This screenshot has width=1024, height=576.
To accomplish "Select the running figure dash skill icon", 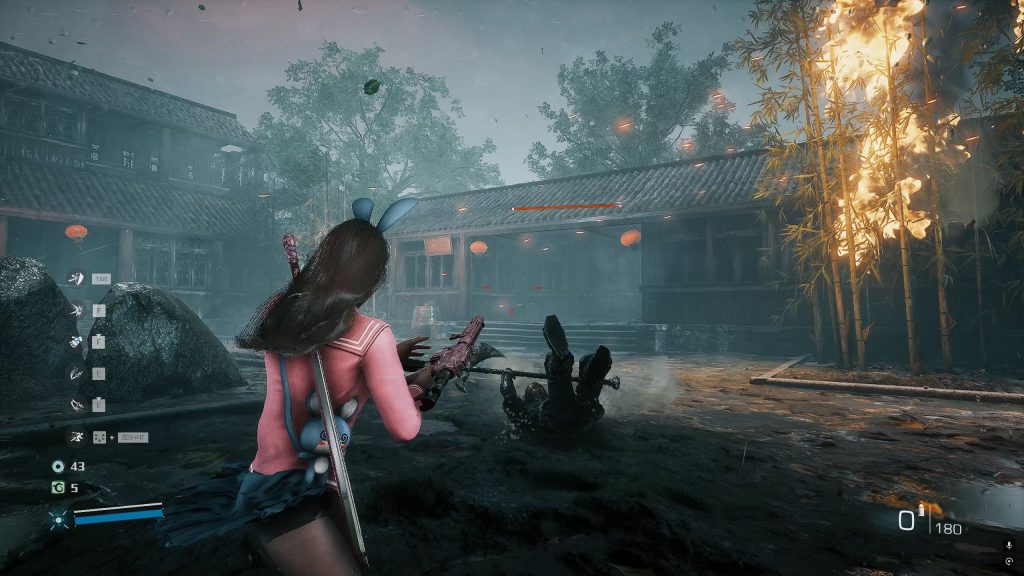I will click(75, 436).
